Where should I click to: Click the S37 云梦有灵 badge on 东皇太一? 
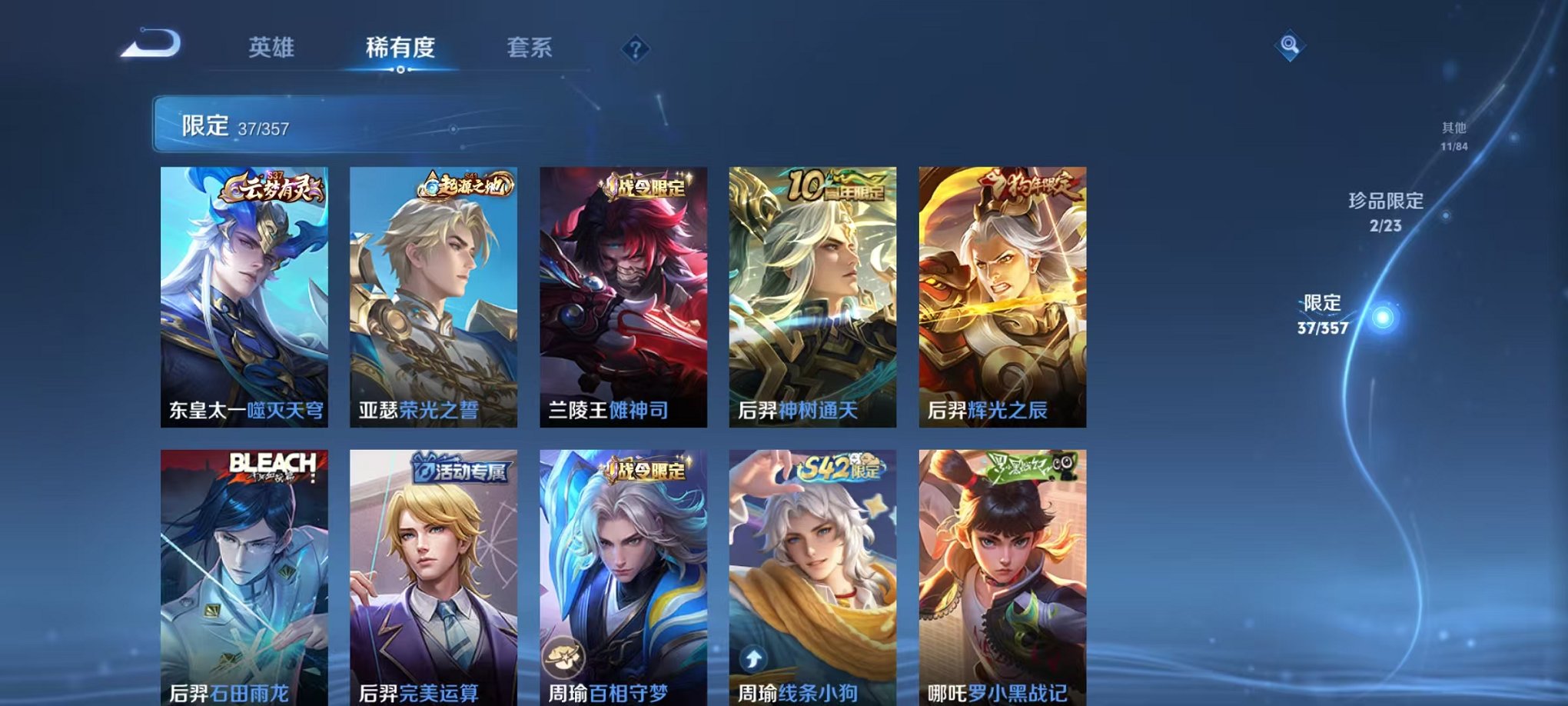pyautogui.click(x=271, y=187)
